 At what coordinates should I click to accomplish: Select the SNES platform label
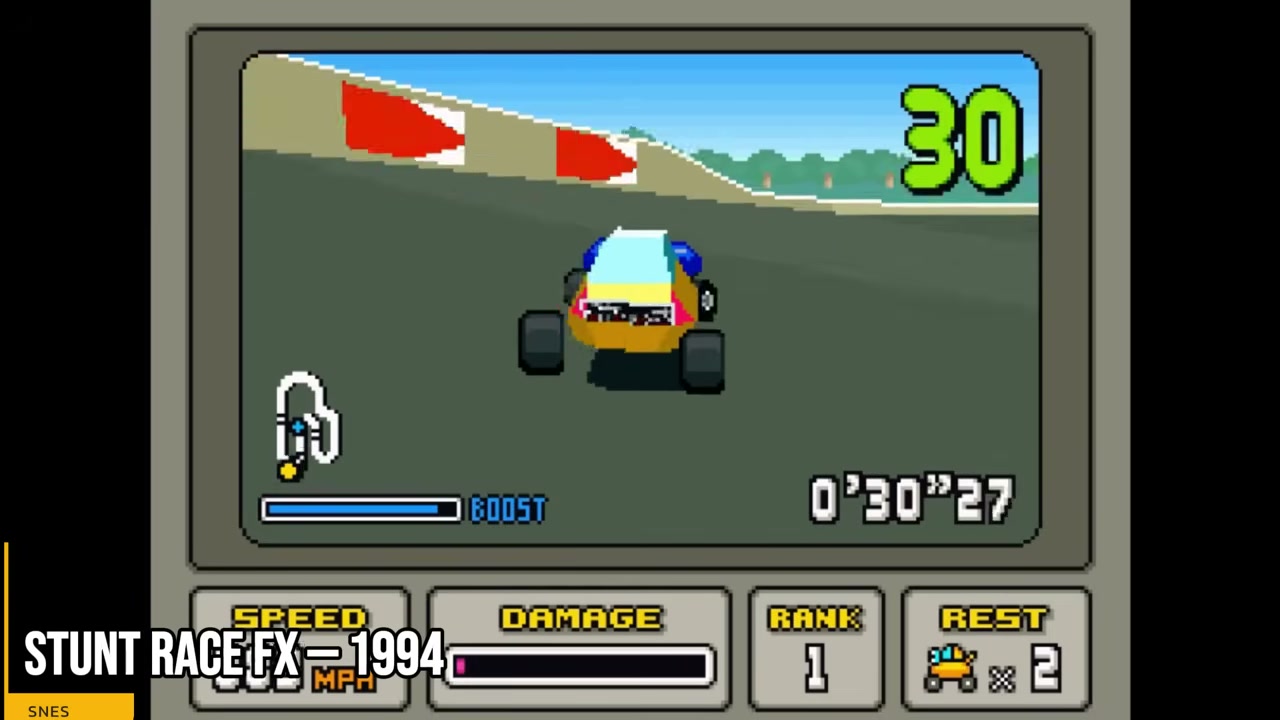(x=48, y=710)
